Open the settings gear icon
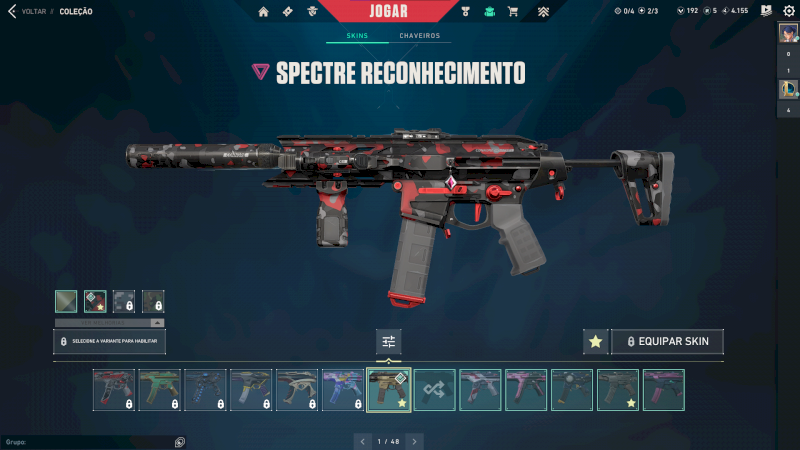 coord(789,11)
